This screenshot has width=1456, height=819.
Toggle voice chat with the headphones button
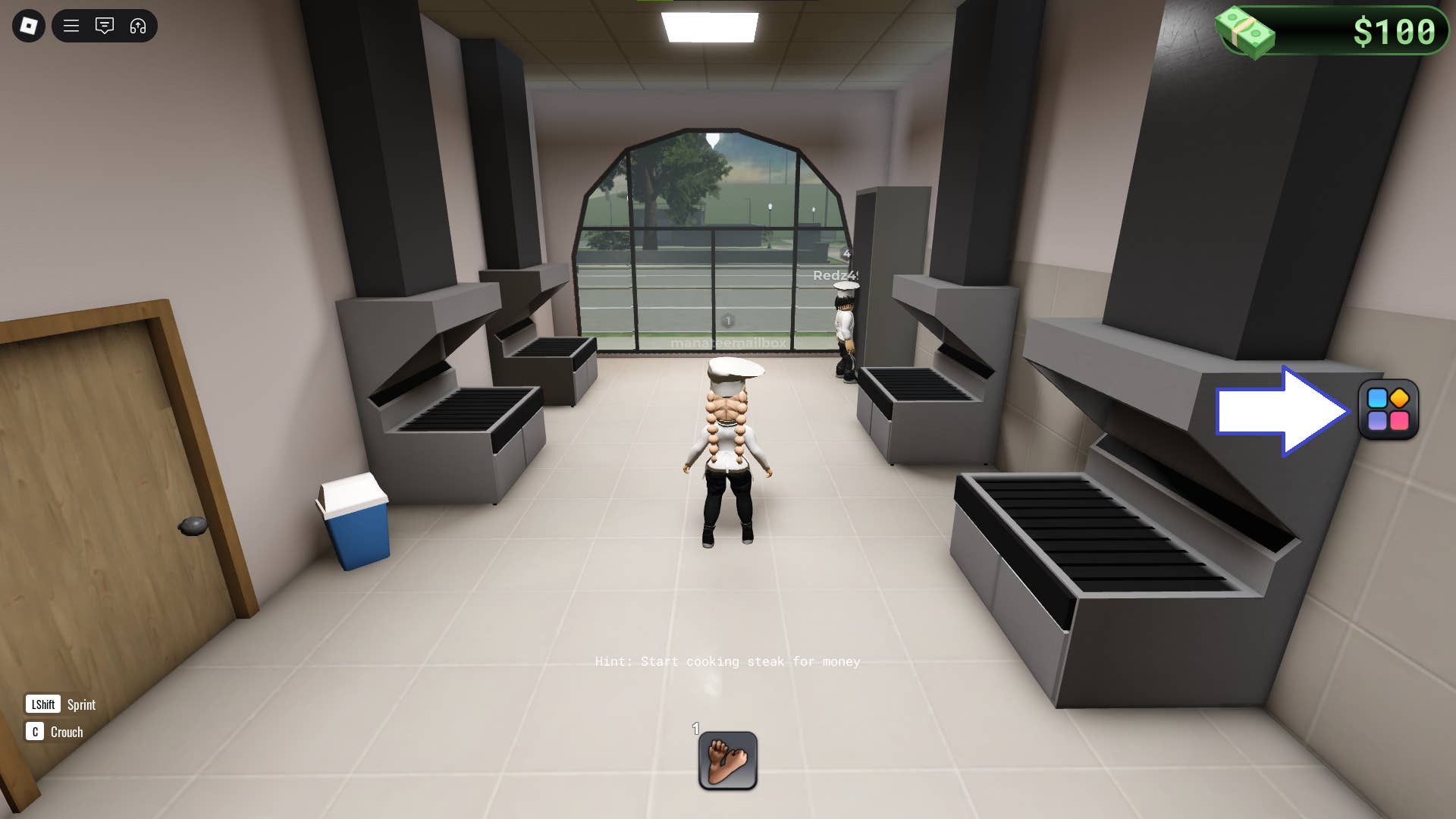pos(137,25)
